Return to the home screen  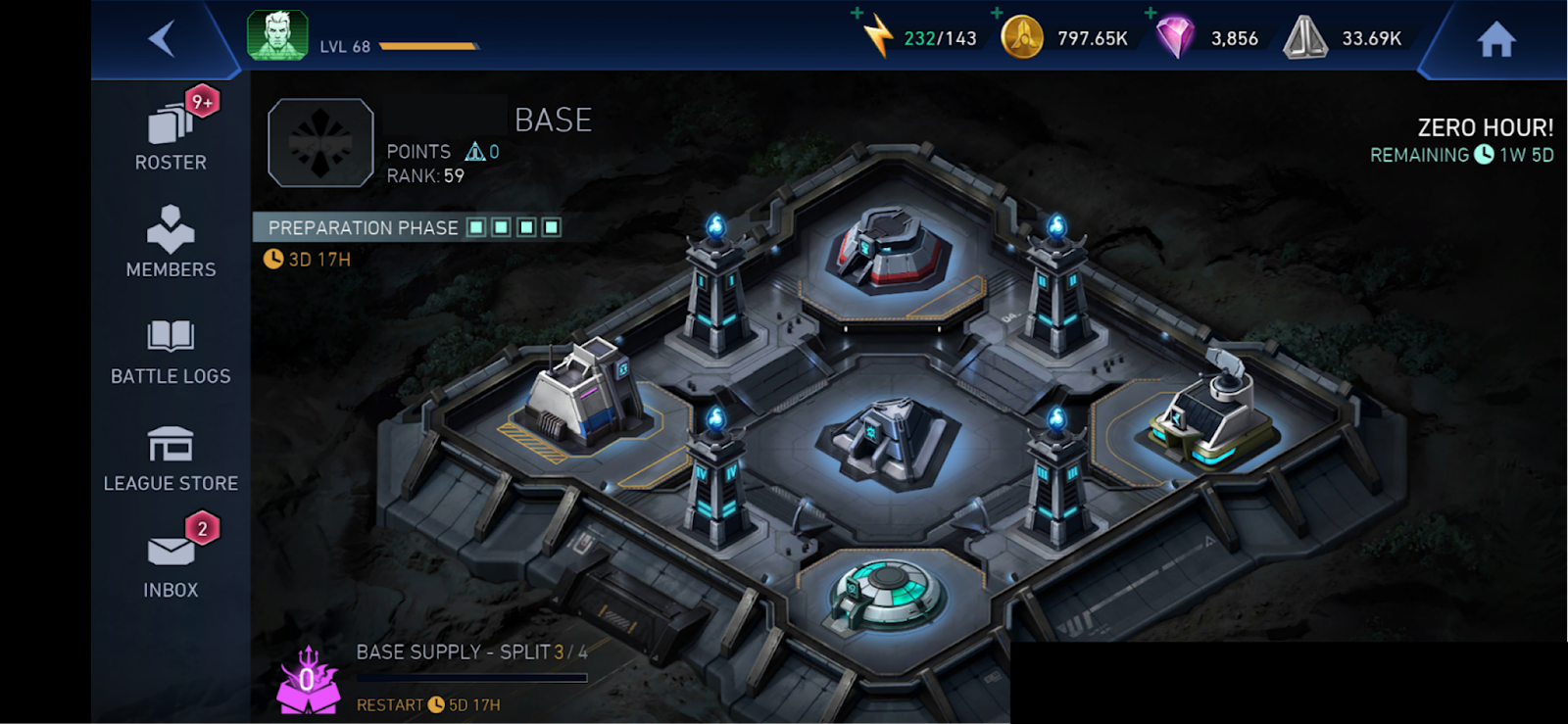(1495, 40)
